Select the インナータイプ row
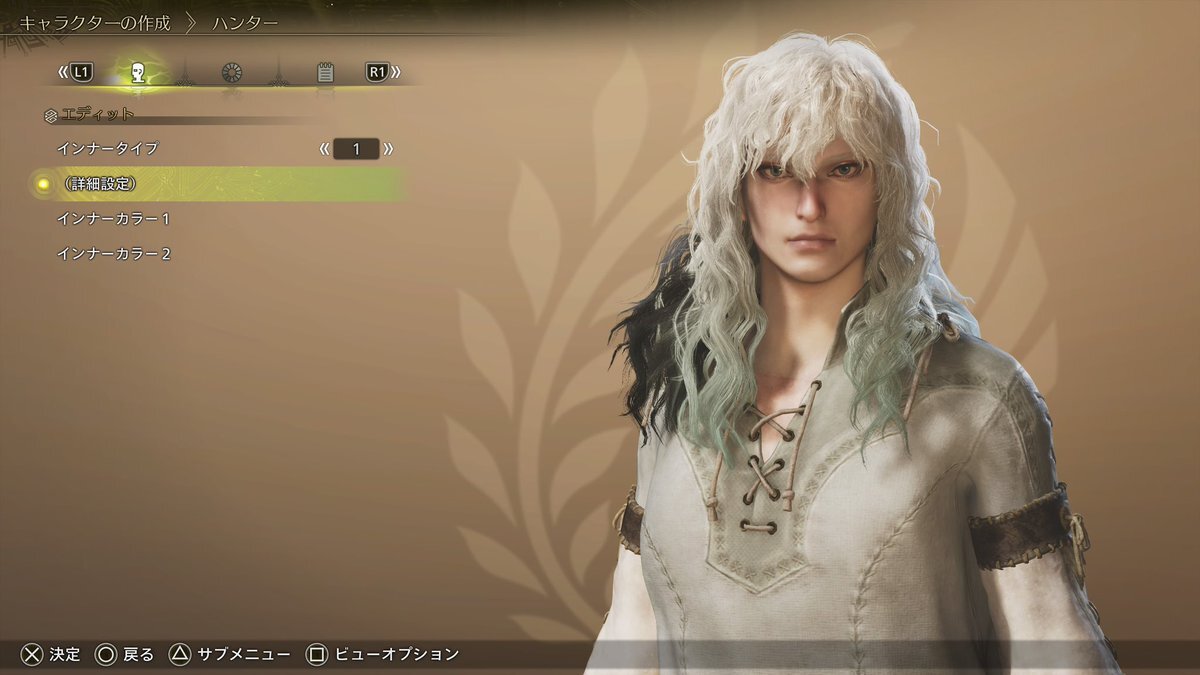This screenshot has height=675, width=1200. coord(108,149)
